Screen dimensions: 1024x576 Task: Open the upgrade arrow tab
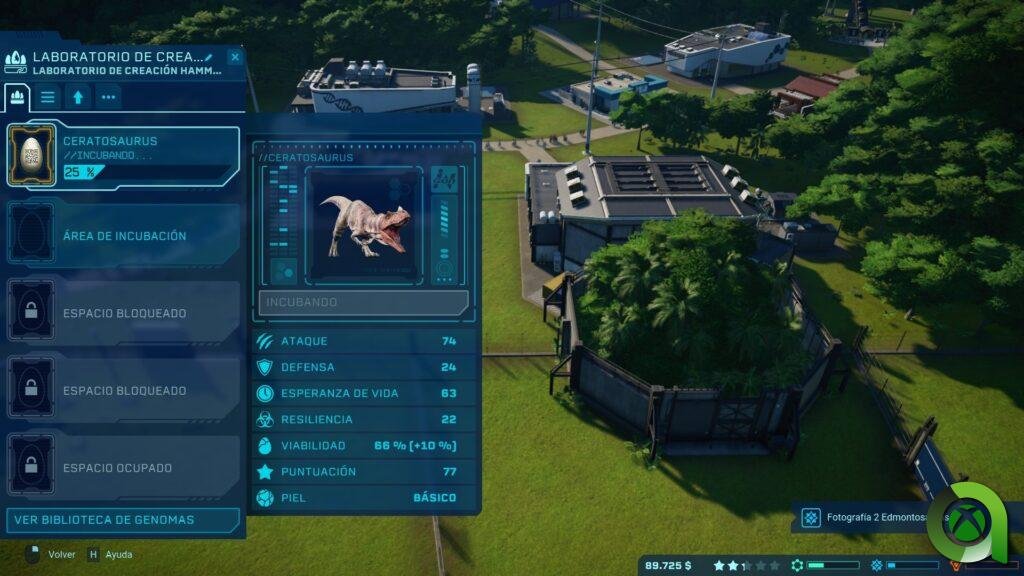[x=78, y=97]
